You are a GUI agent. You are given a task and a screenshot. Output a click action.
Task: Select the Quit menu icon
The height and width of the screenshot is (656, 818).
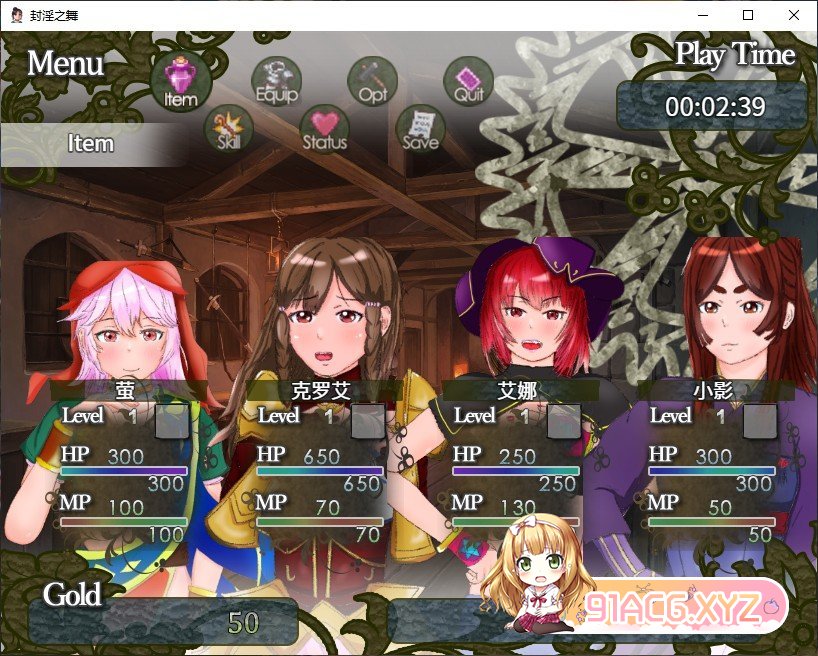pos(468,80)
